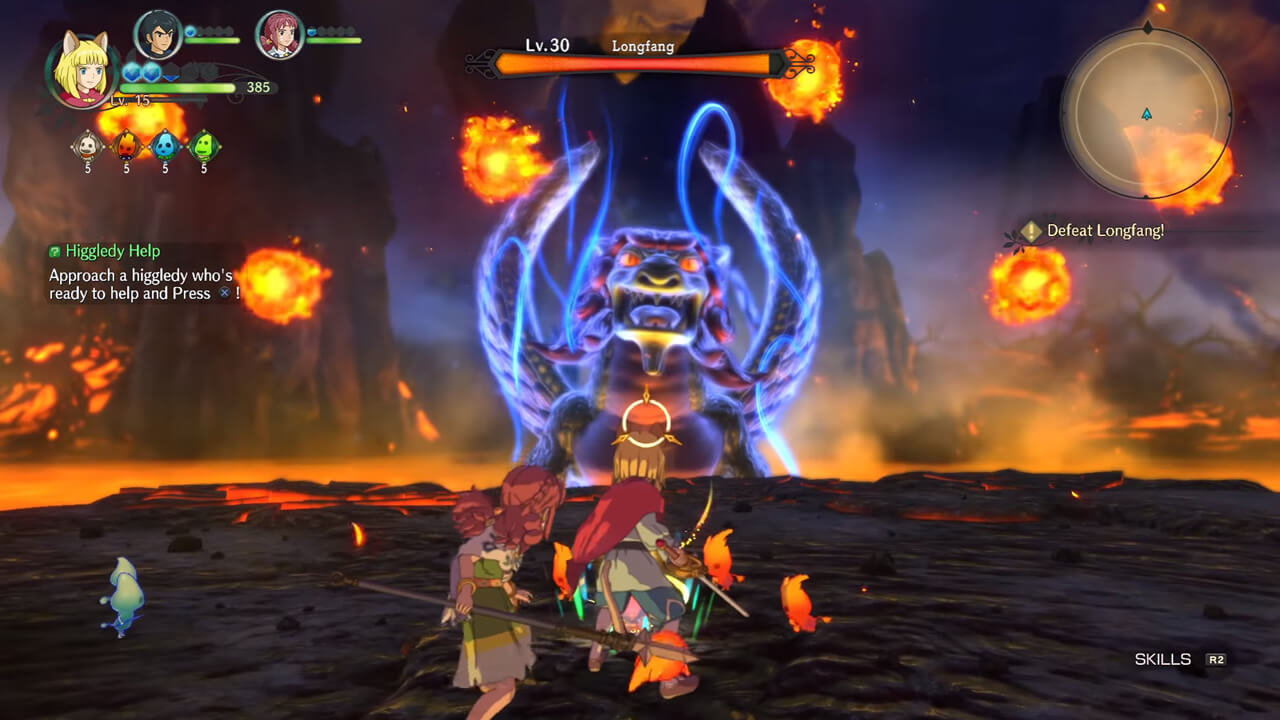Select Evan's blonde fox-eared portrait

82,70
